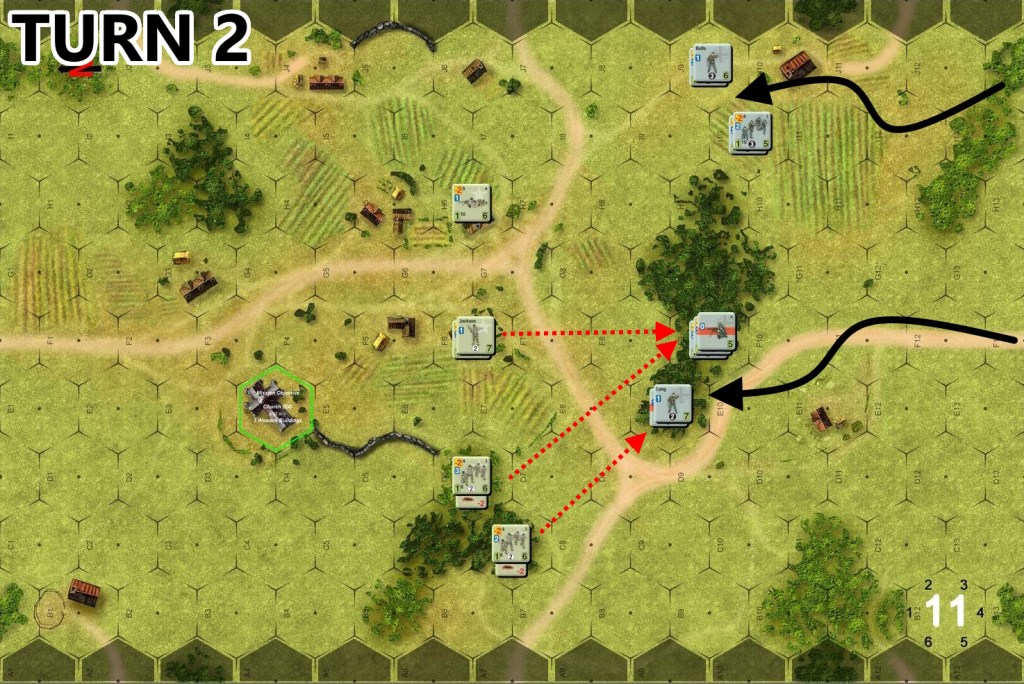Select the prone weapon team counter near the huts
The width and height of the screenshot is (1024, 684).
(472, 205)
